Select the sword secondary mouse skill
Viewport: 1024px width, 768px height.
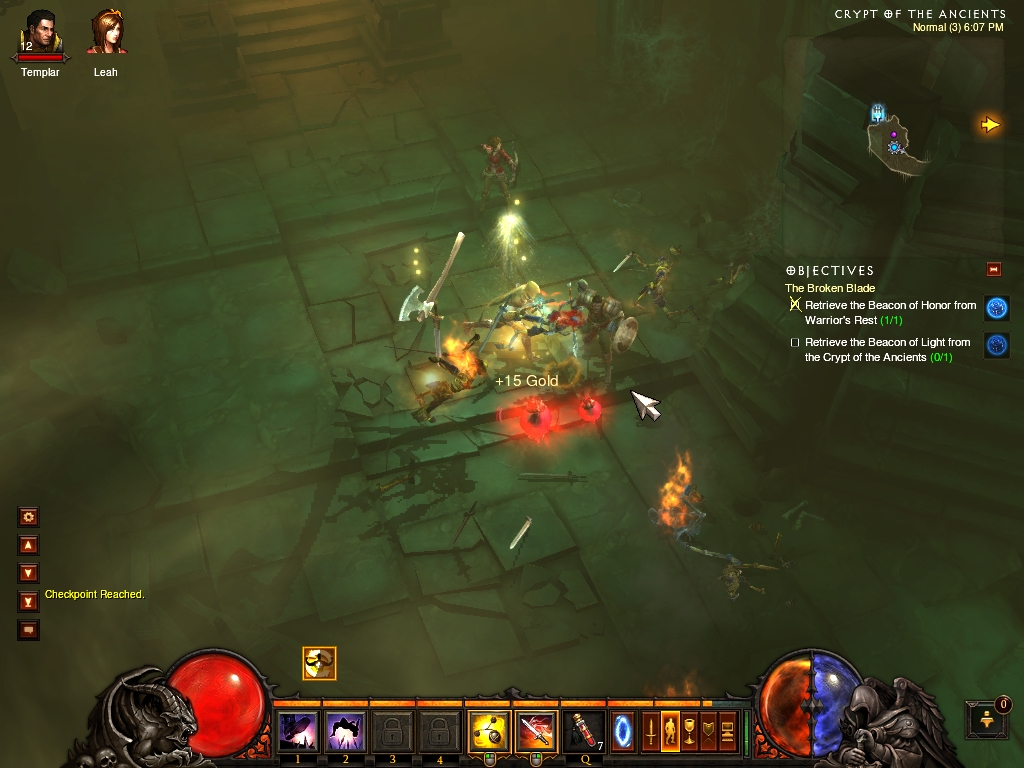point(536,732)
